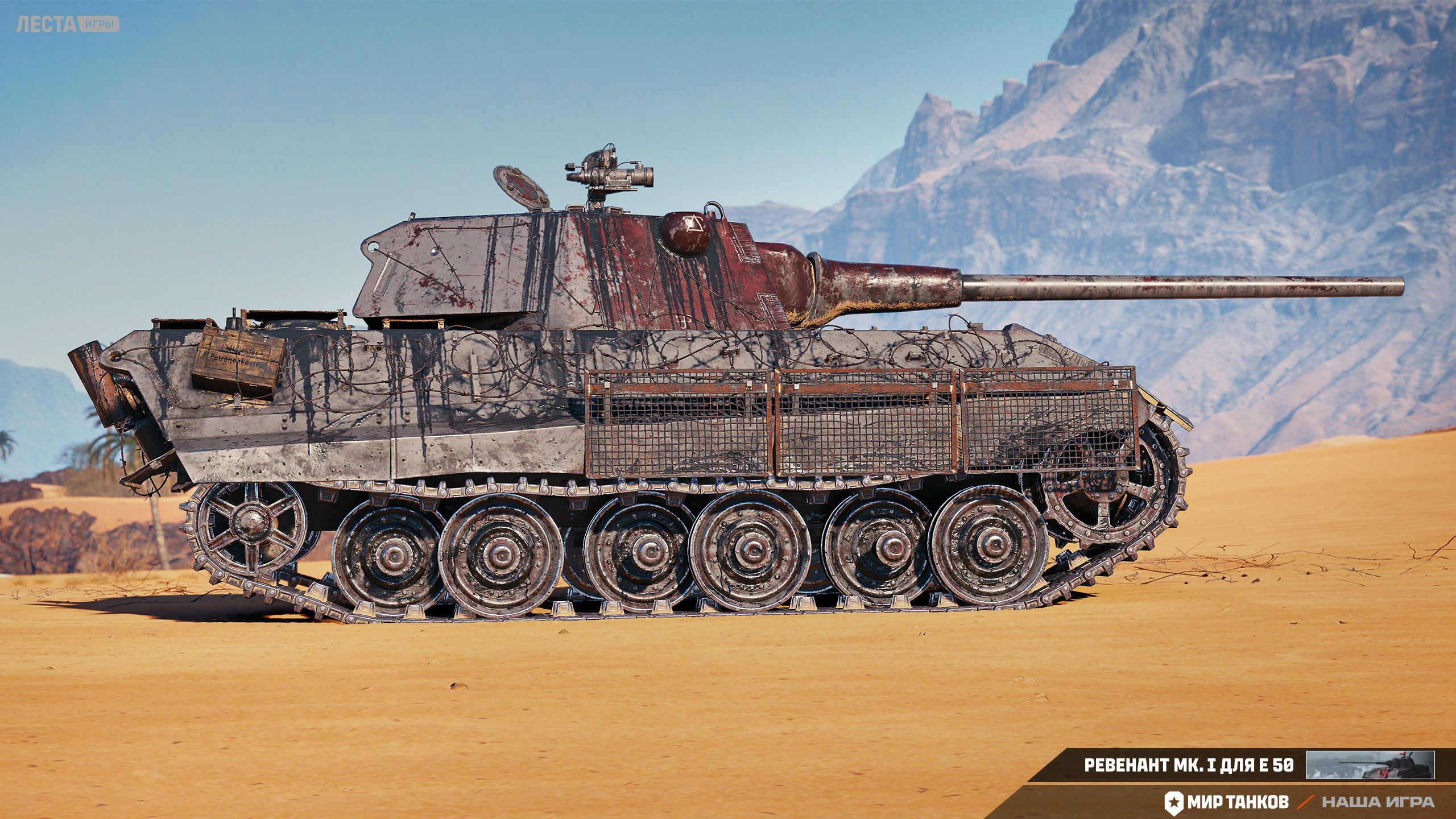Click the Мир Танков logo

point(1226,802)
